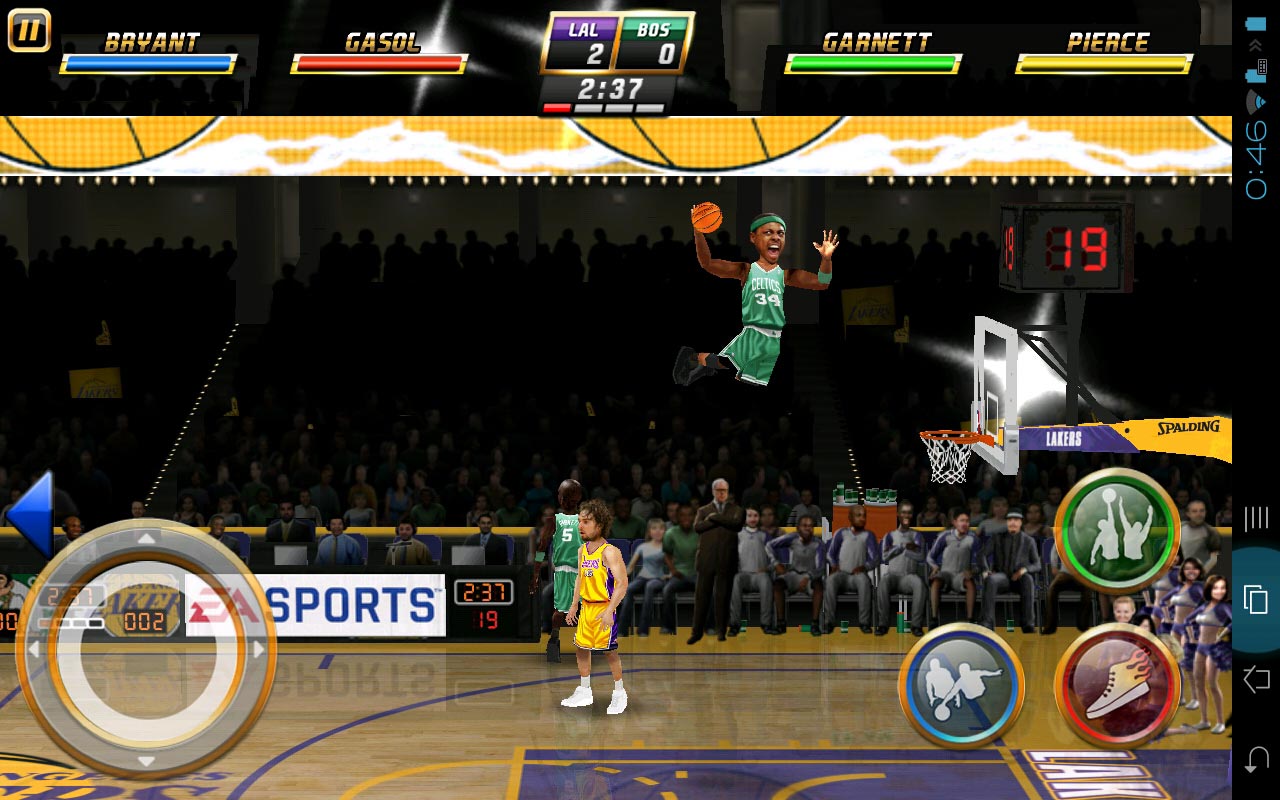Pause the game with the pause button
The height and width of the screenshot is (800, 1280).
click(29, 30)
